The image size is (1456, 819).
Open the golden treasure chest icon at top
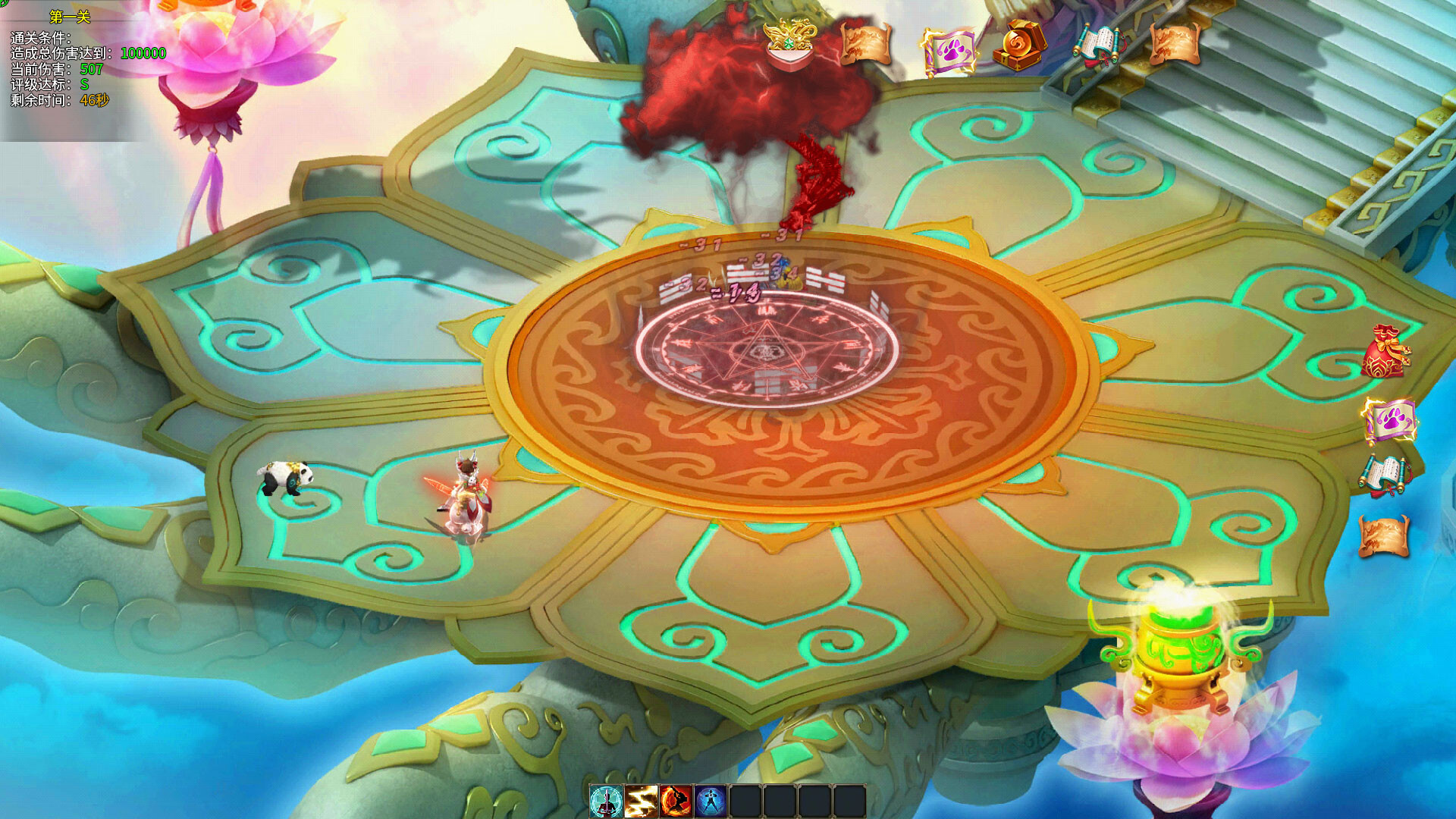pos(1020,47)
